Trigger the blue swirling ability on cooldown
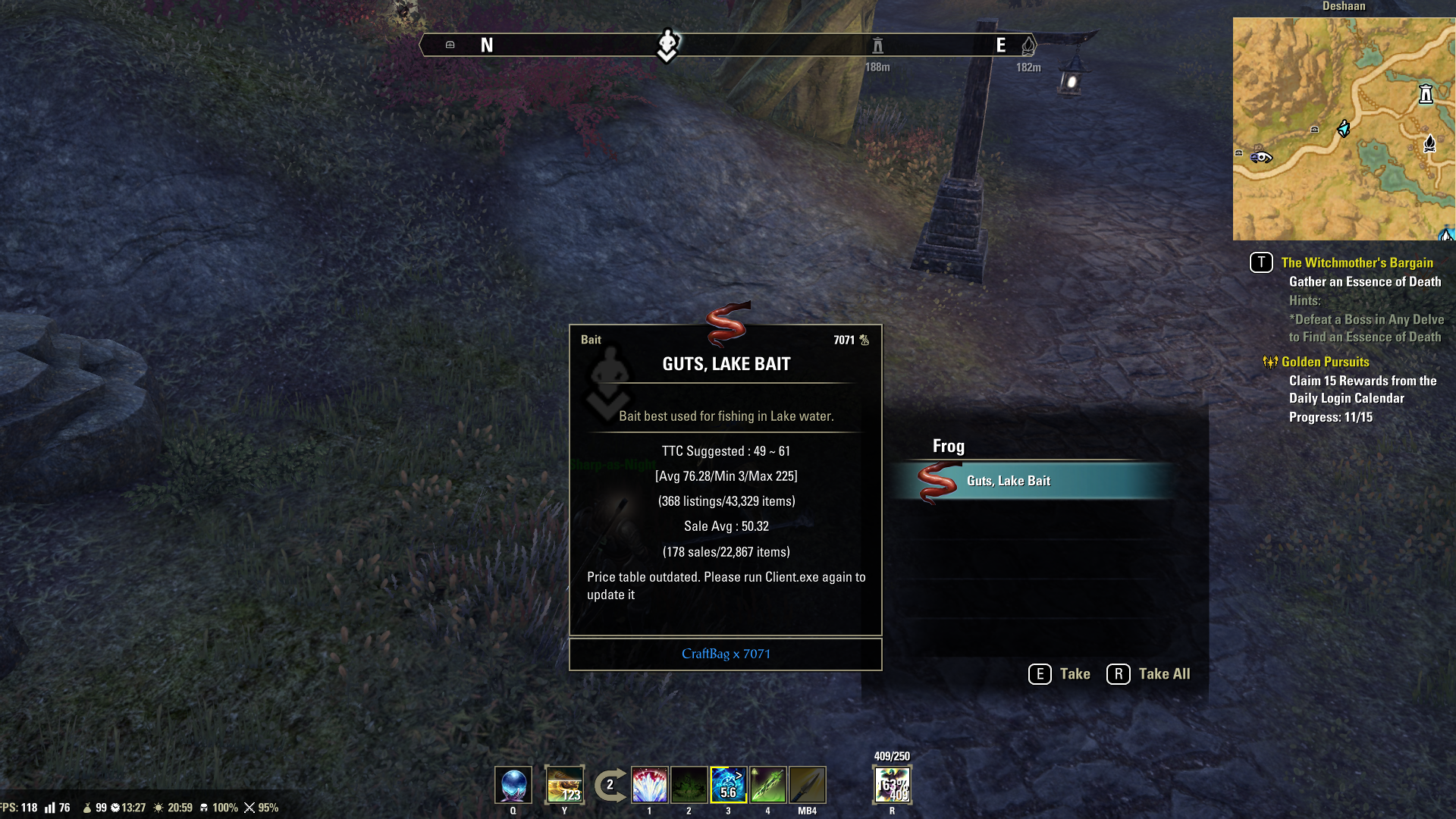The image size is (1456, 819). point(729,785)
